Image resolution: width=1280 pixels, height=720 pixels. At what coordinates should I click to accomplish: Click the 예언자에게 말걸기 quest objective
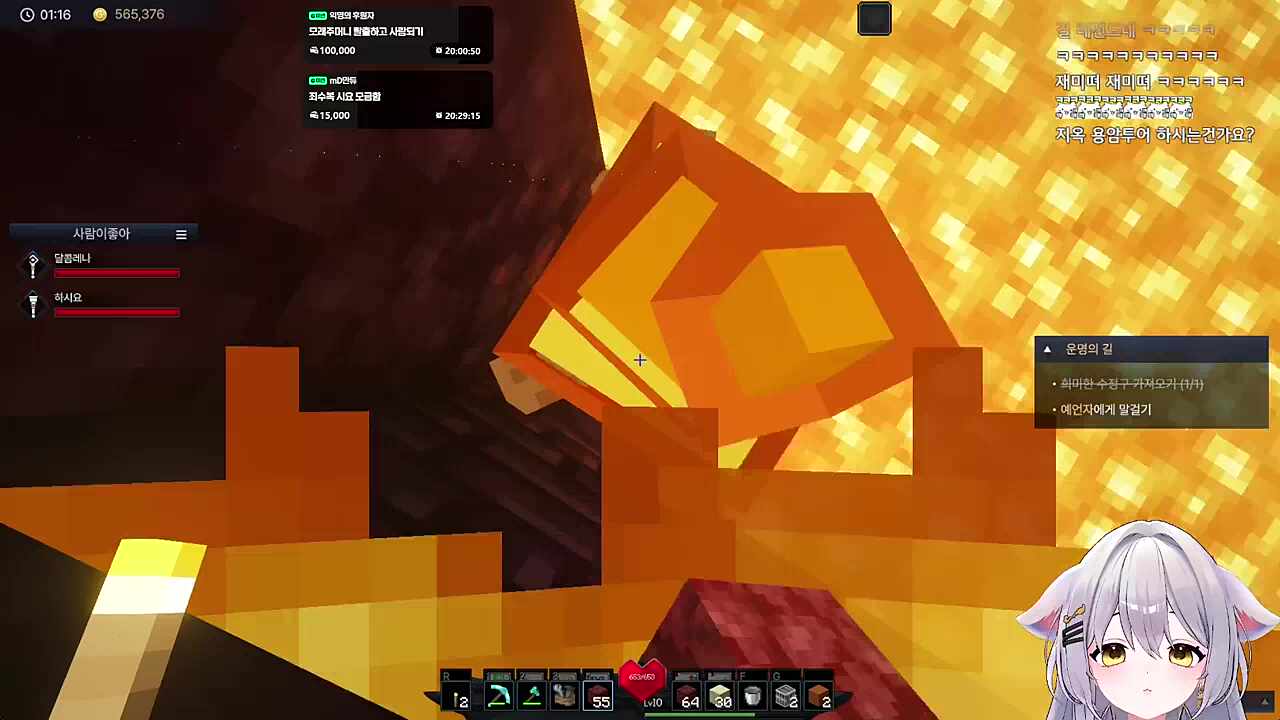point(1105,409)
